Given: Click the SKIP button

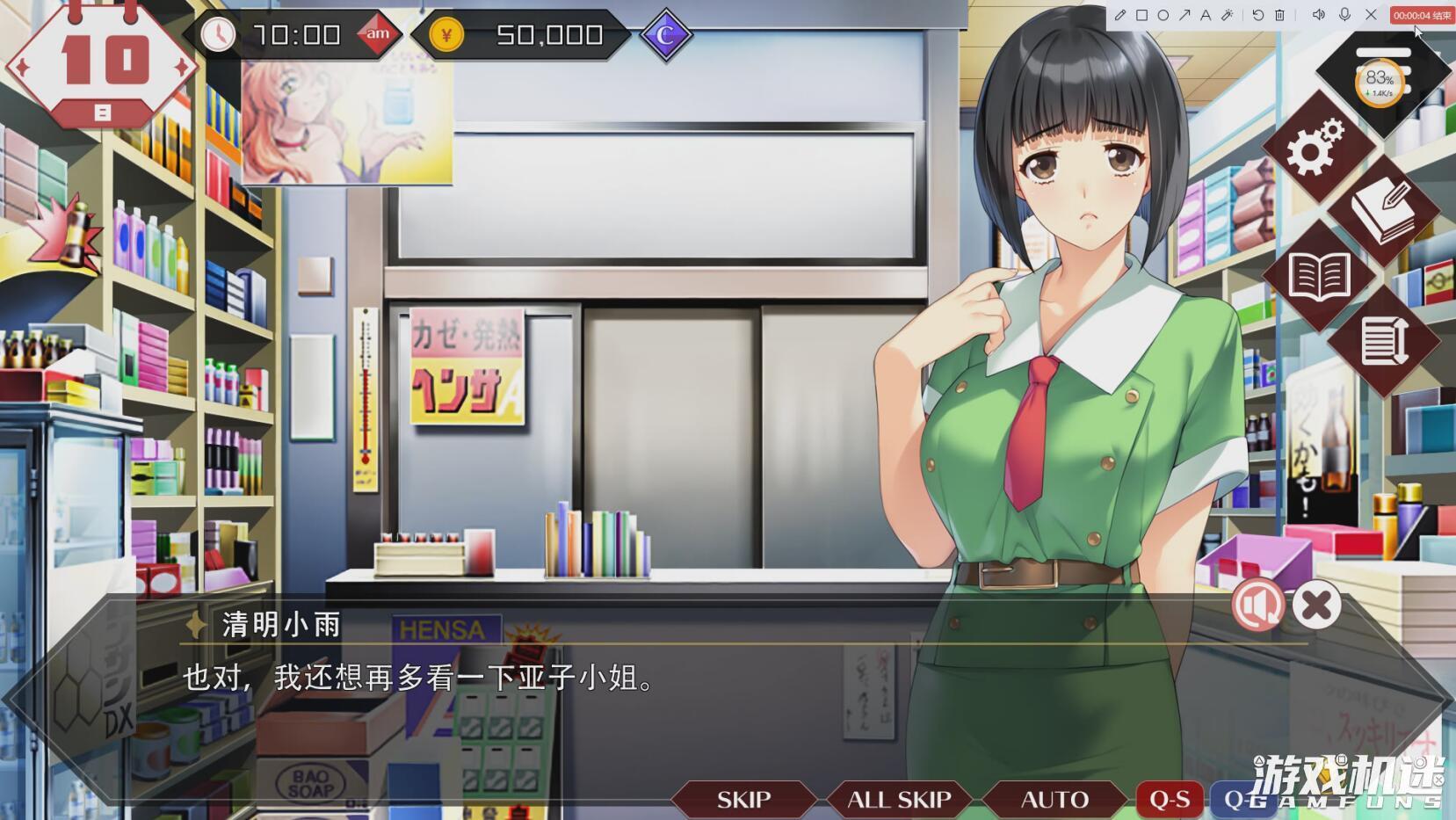Looking at the screenshot, I should tap(743, 799).
